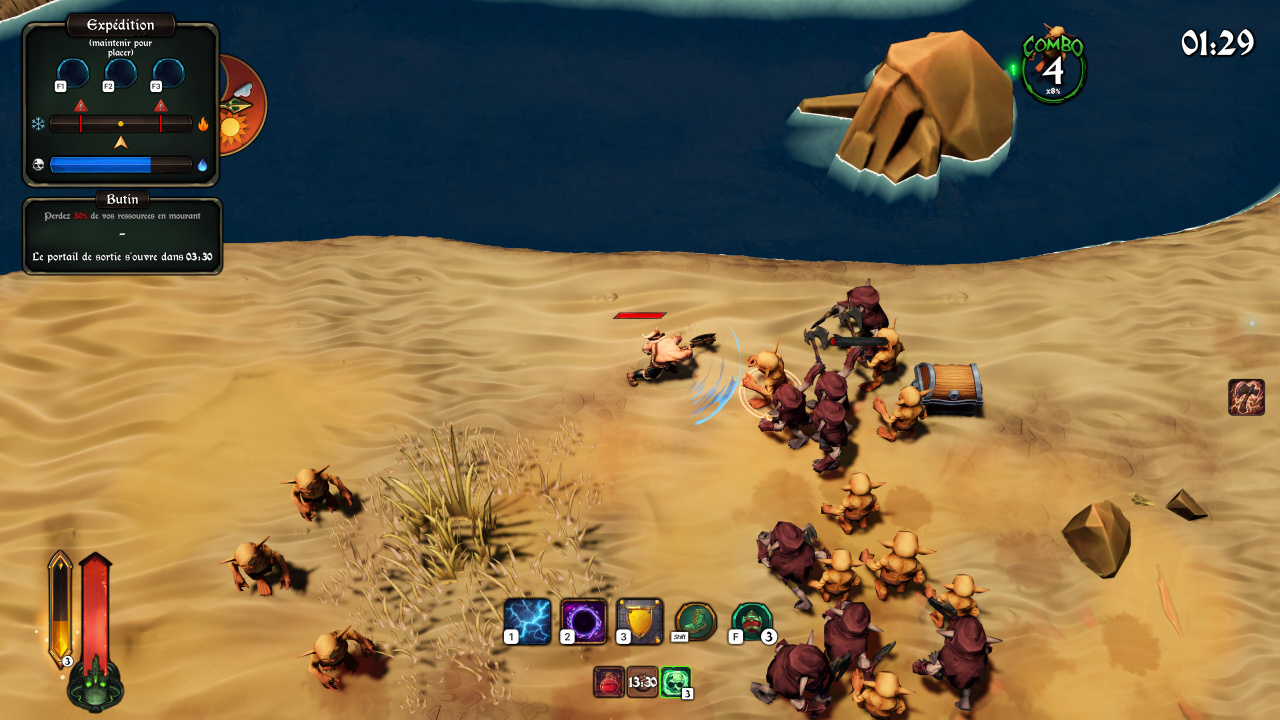Click the red potion buff icon
This screenshot has width=1280, height=720.
(x=608, y=682)
